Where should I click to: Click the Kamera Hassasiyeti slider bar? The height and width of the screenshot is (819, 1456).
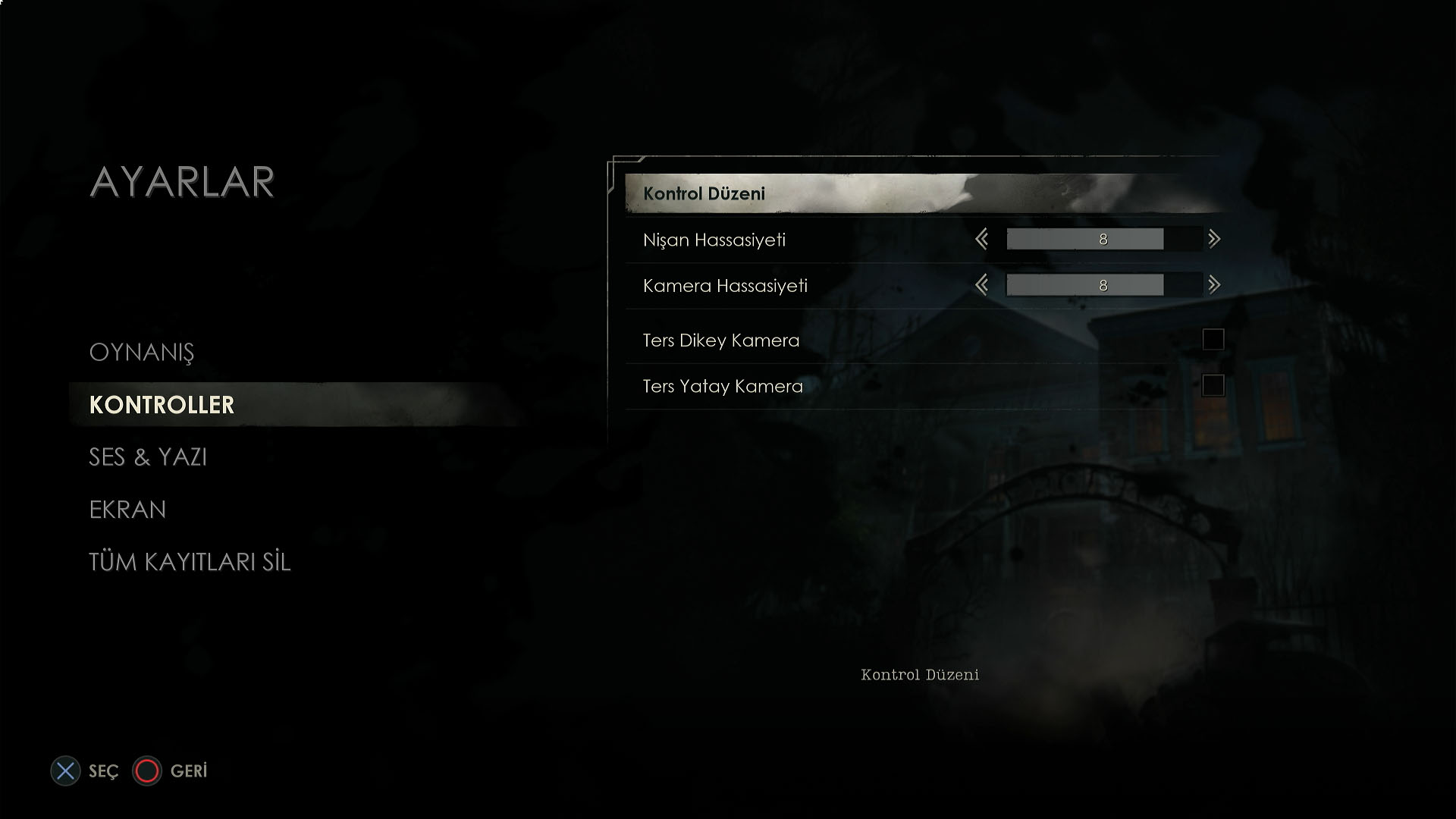pyautogui.click(x=1103, y=285)
